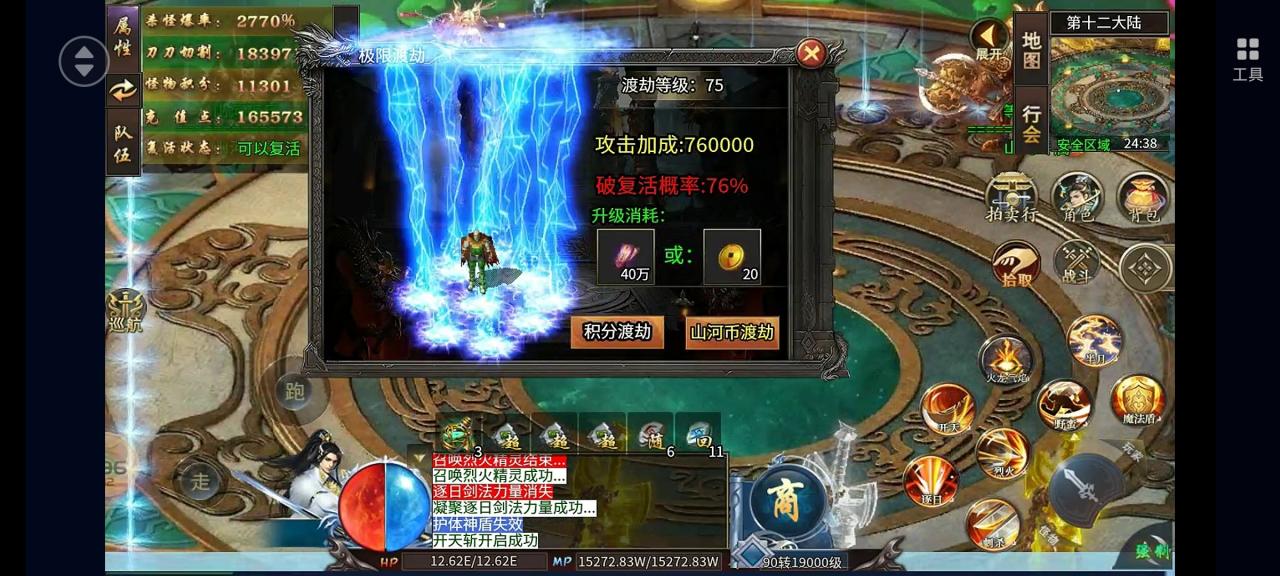Image resolution: width=1280 pixels, height=576 pixels.
Task: Open the 地图 map tab
Action: pyautogui.click(x=1032, y=50)
